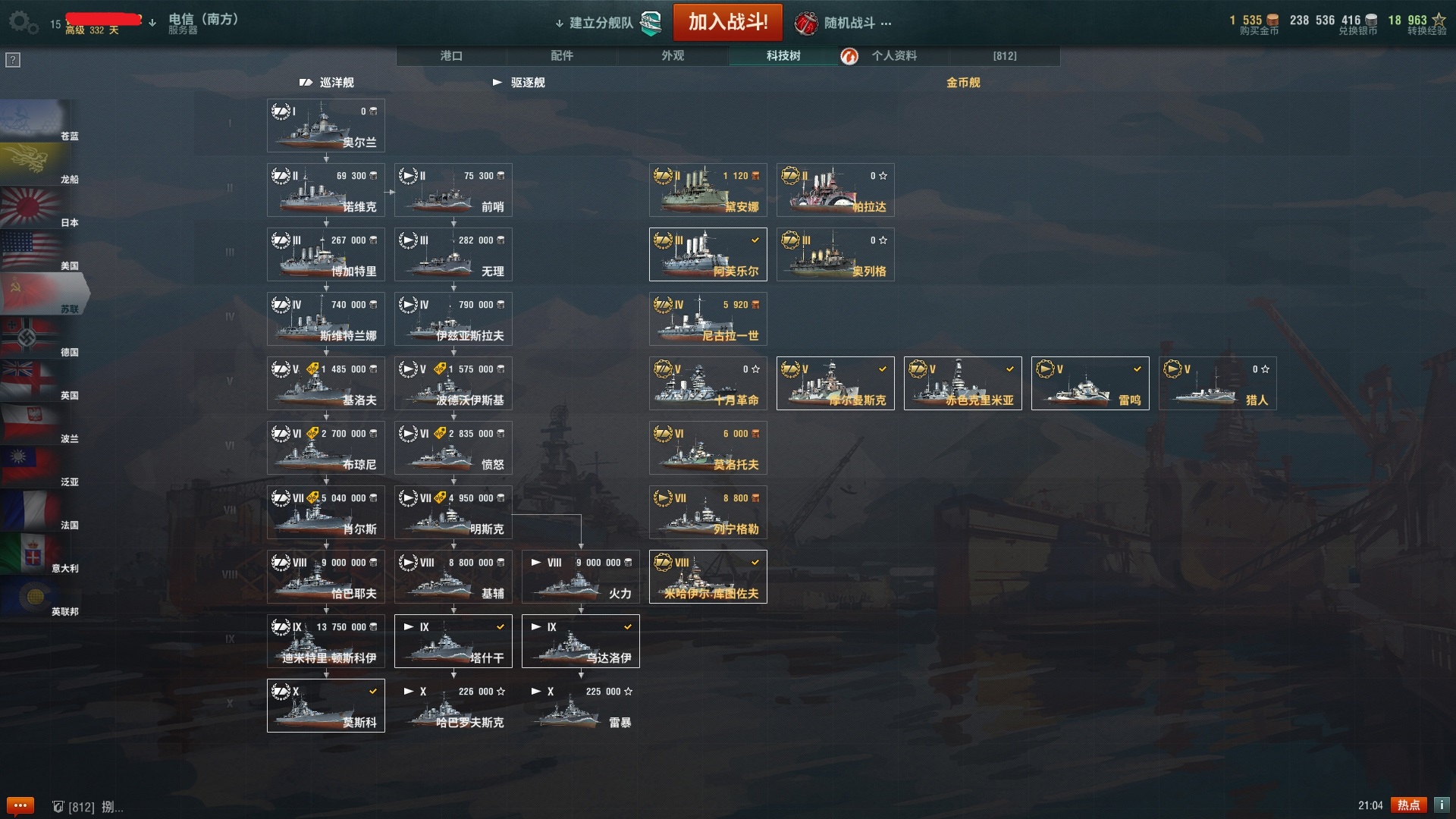Open the 个人资料 profile tab
This screenshot has width=1456, height=819.
pos(893,56)
